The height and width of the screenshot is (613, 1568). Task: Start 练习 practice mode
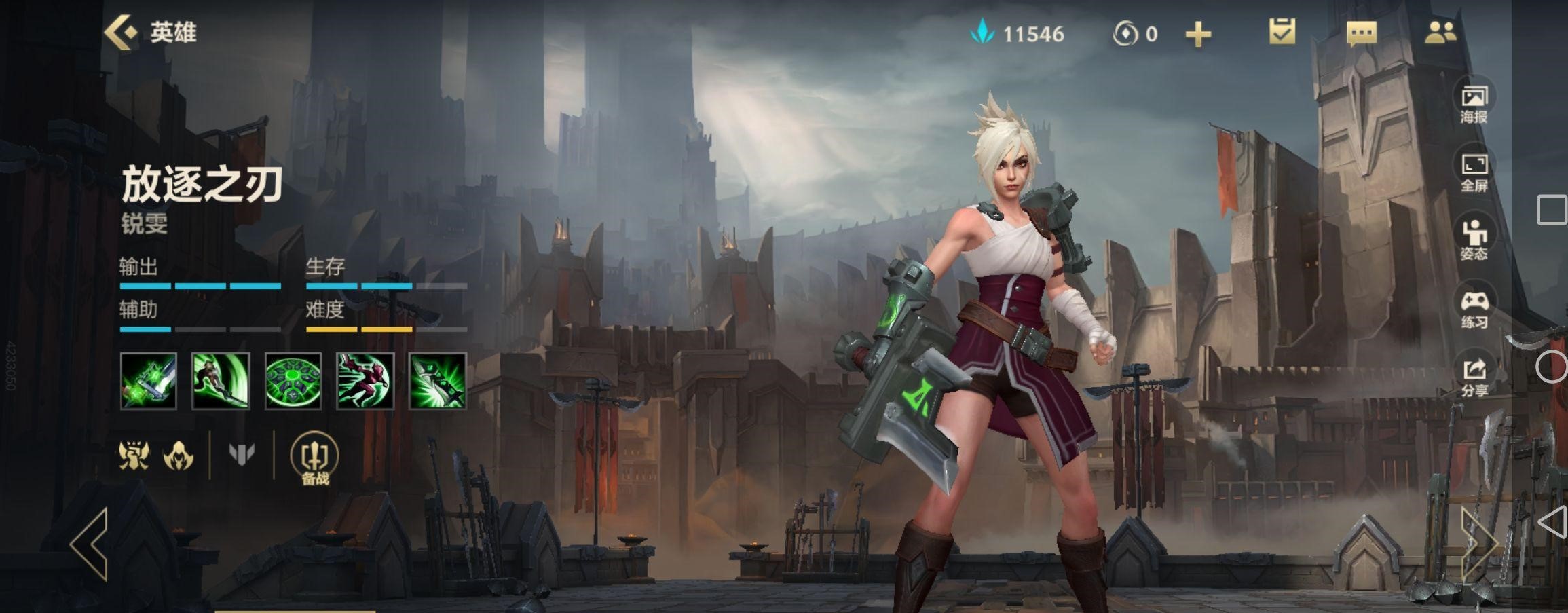pyautogui.click(x=1474, y=309)
